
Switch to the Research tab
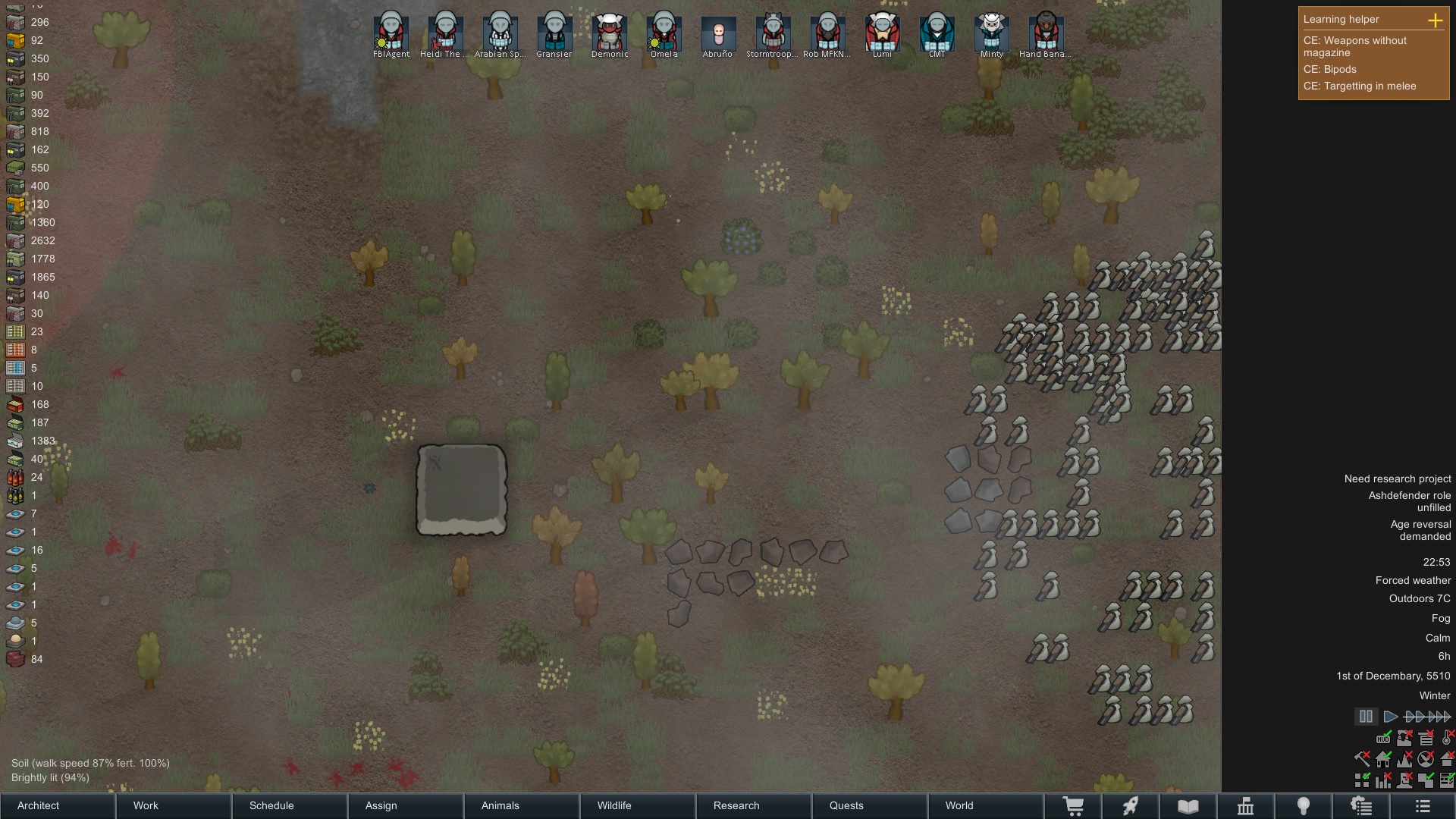(736, 805)
